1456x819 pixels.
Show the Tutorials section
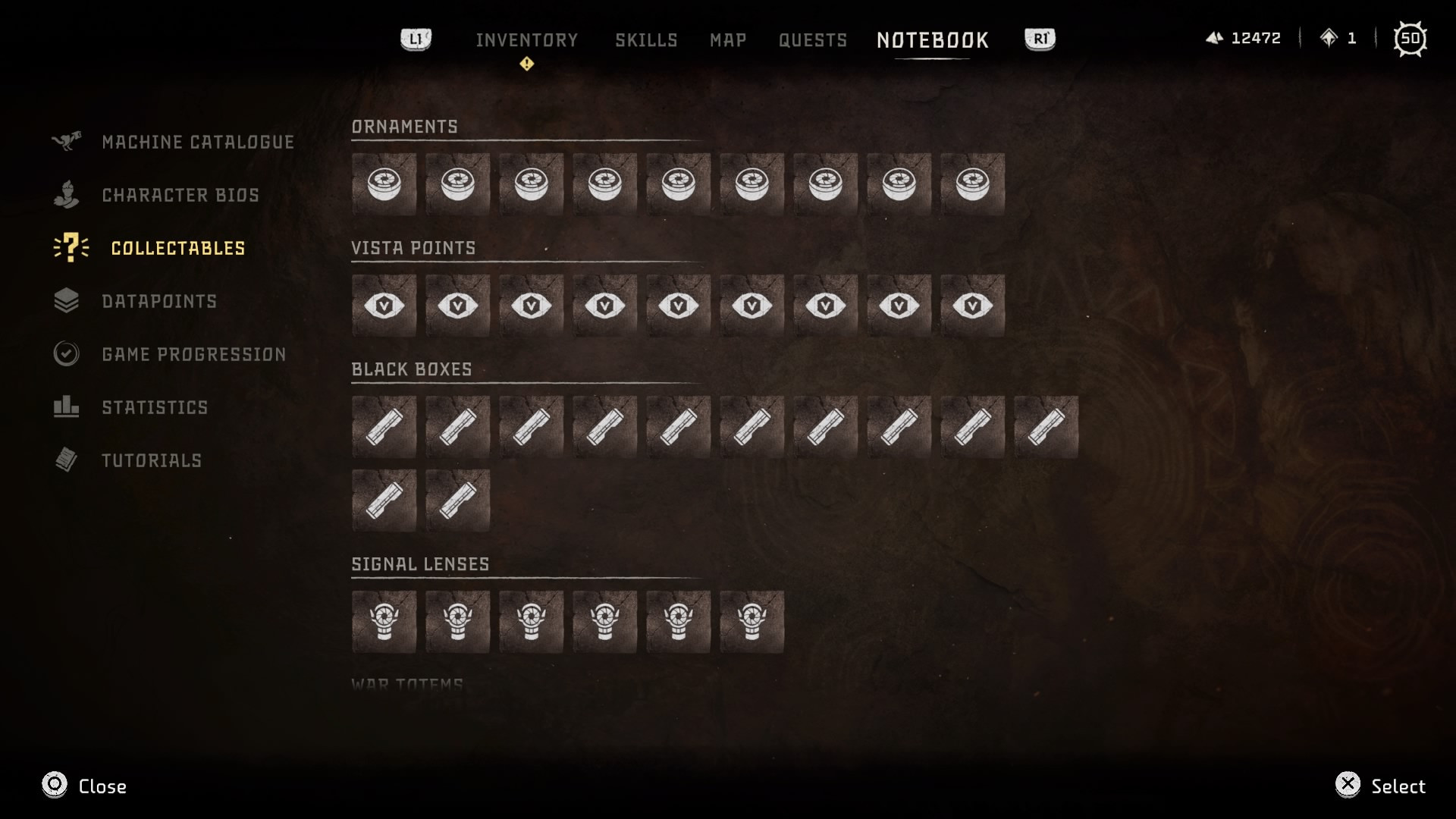[x=152, y=460]
